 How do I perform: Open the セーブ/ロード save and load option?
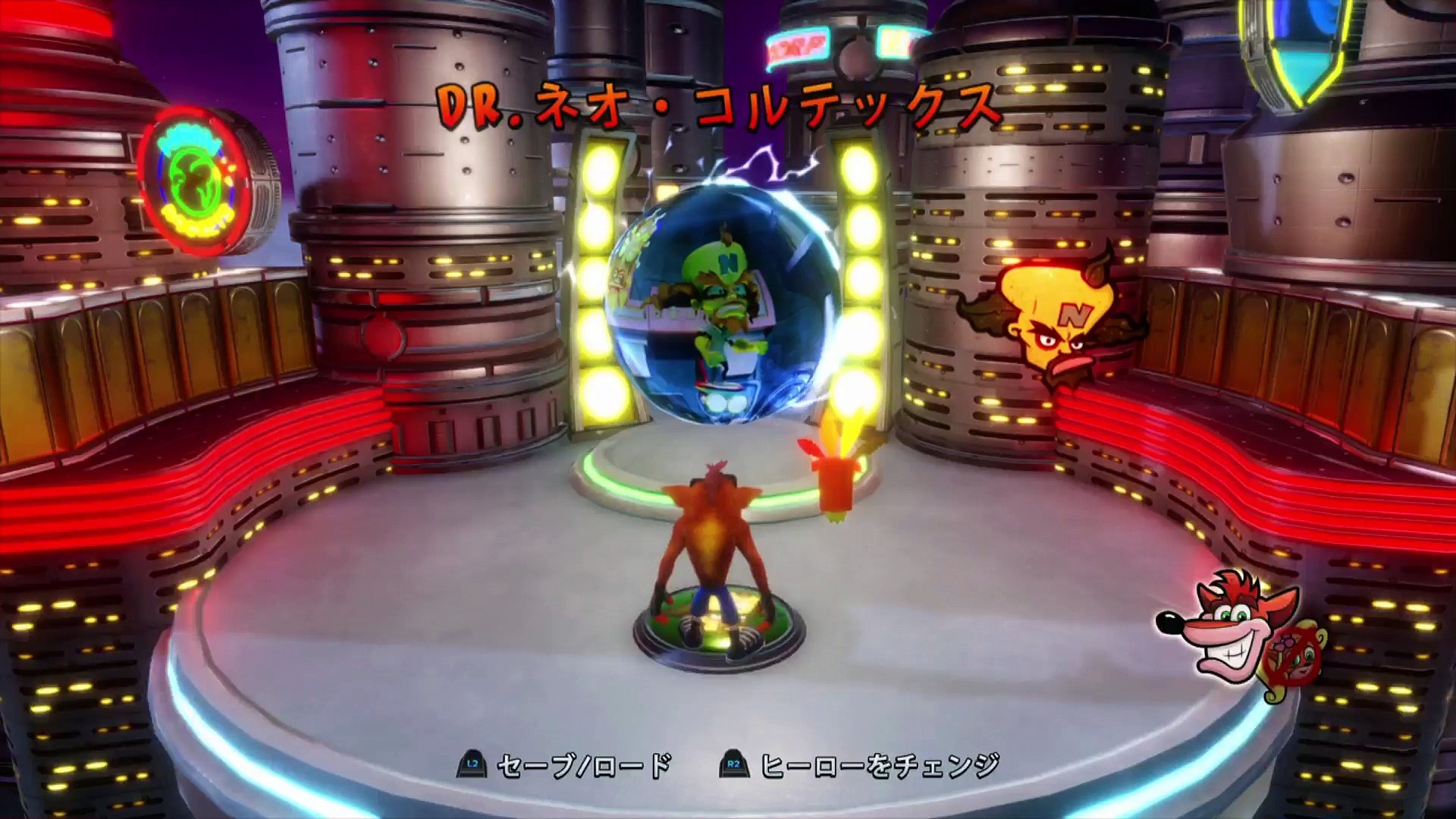tap(565, 766)
